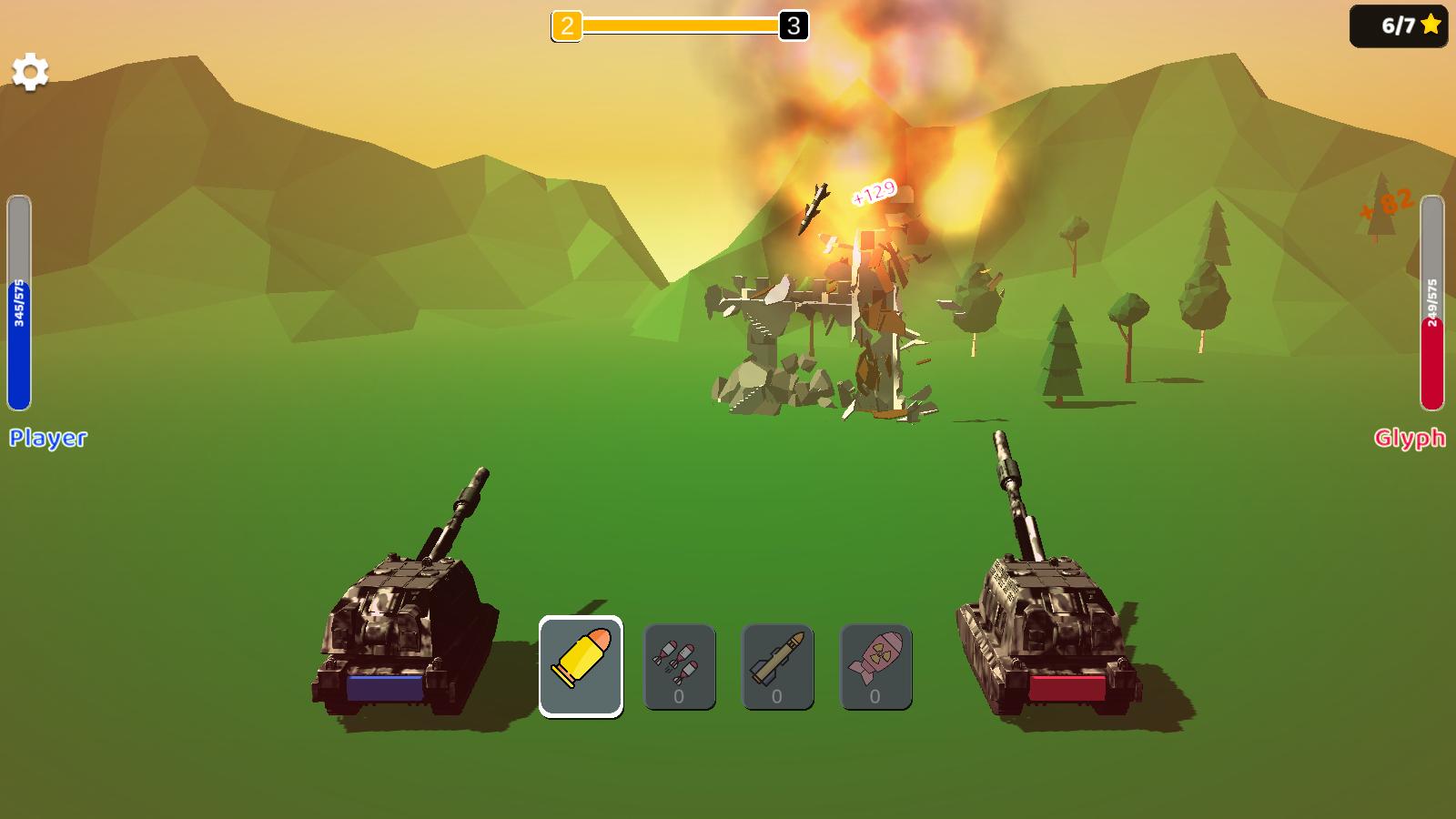Viewport: 1456px width, 819px height.
Task: Click the level 2 badge on progress bar
Action: click(x=566, y=25)
